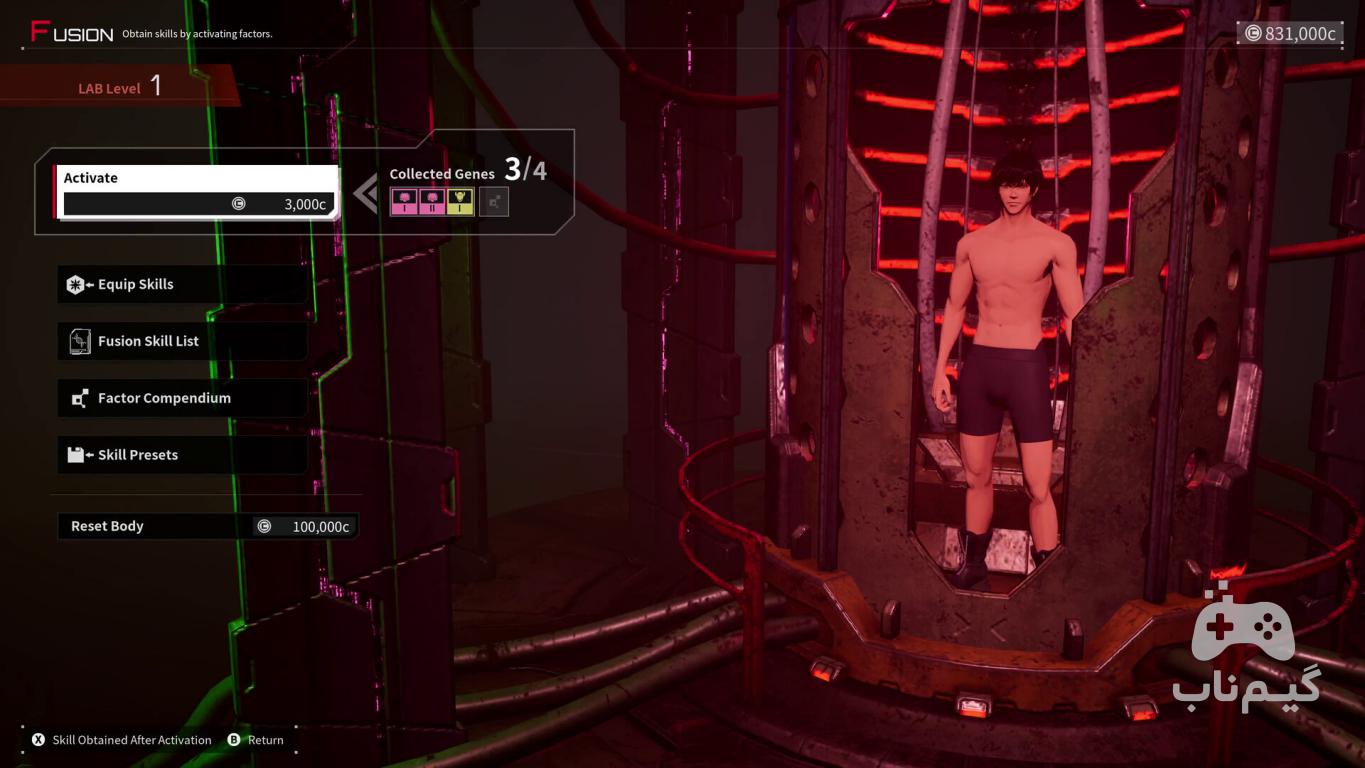Select the pink brain gene marked II
This screenshot has width=1365, height=768.
pyautogui.click(x=432, y=202)
